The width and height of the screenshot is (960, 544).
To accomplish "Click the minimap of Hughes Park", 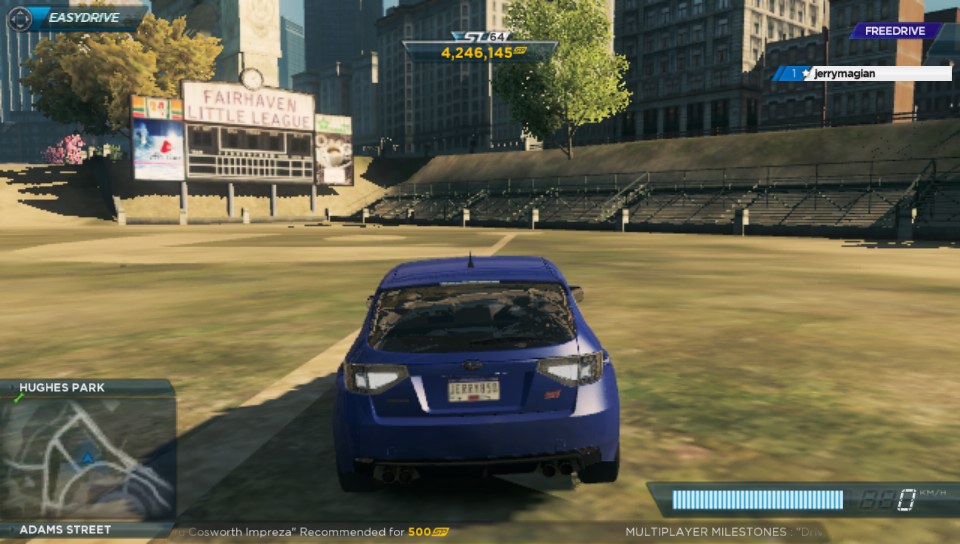I will (88, 458).
